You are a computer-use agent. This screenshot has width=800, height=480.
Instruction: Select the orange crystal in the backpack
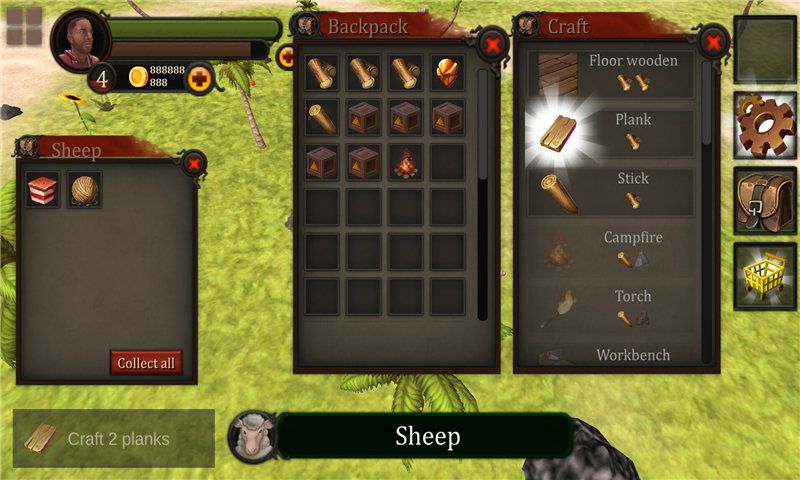[447, 73]
